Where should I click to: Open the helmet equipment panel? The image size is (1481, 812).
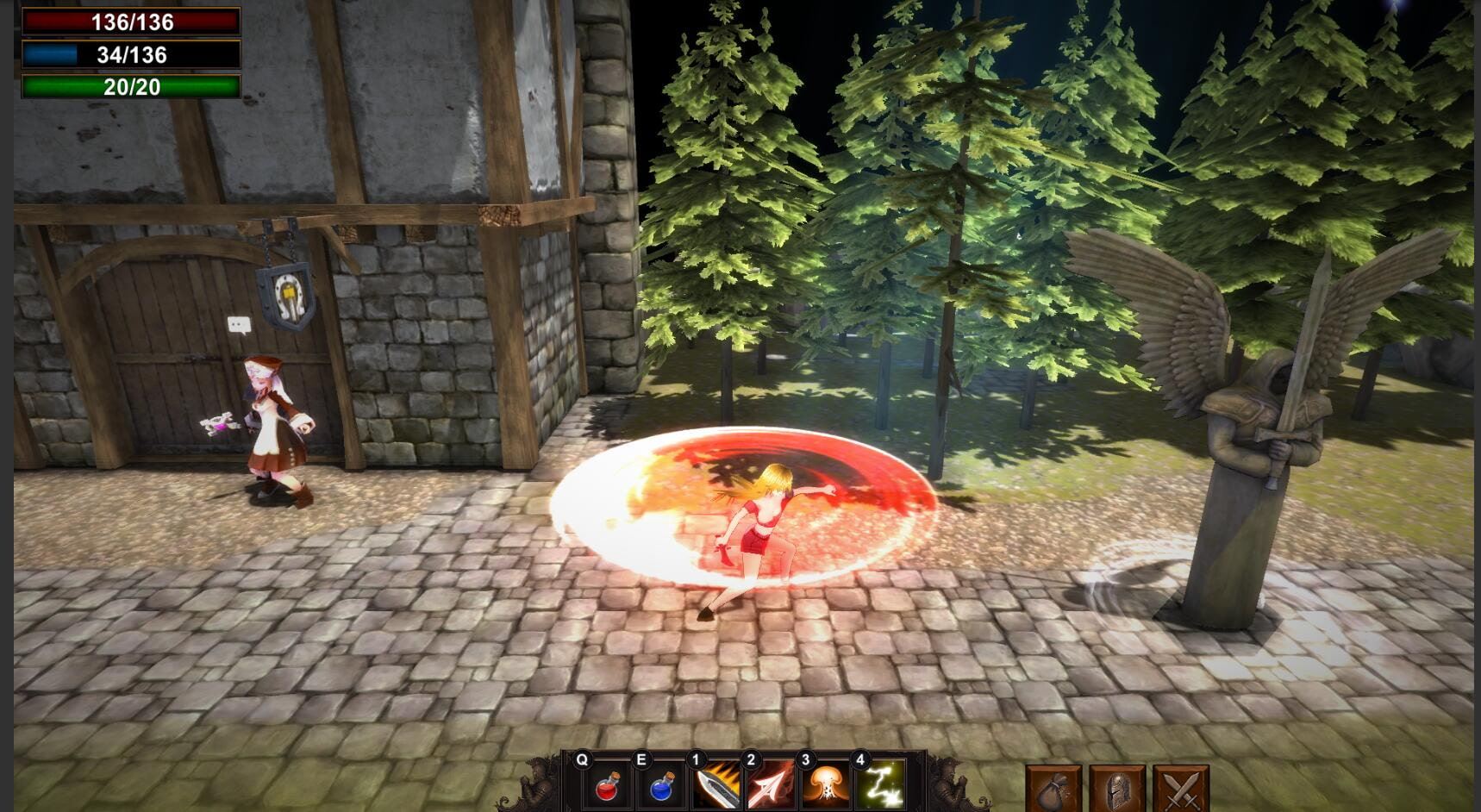(x=1117, y=789)
